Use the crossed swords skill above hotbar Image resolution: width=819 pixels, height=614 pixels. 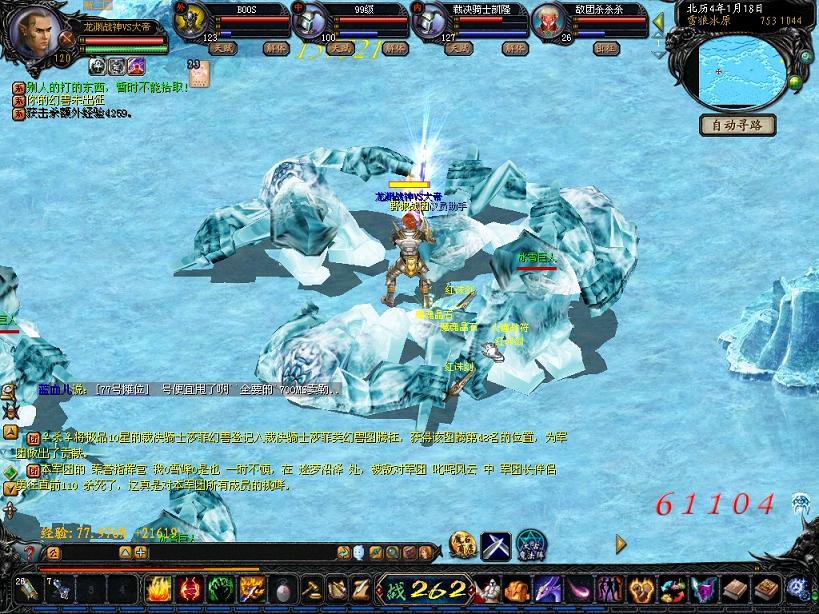[496, 545]
